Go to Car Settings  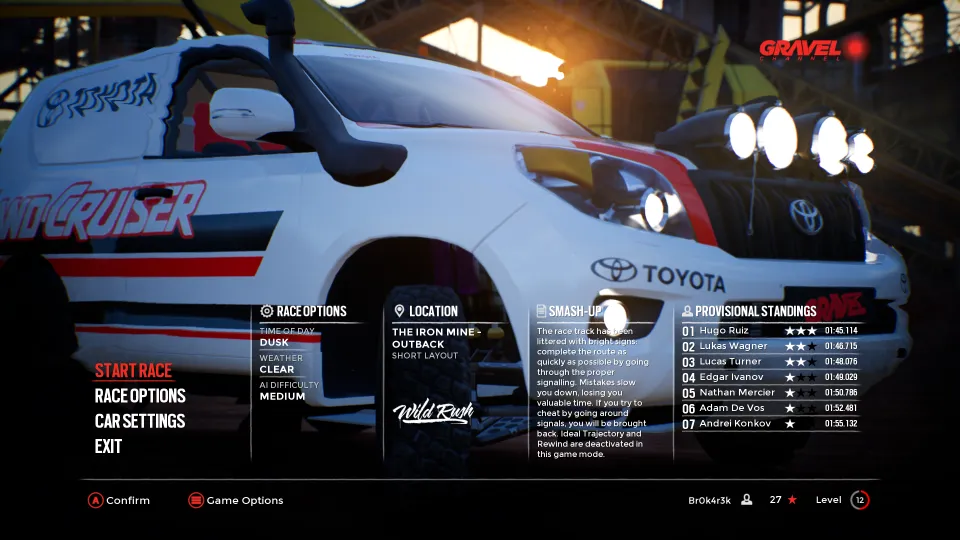[140, 421]
